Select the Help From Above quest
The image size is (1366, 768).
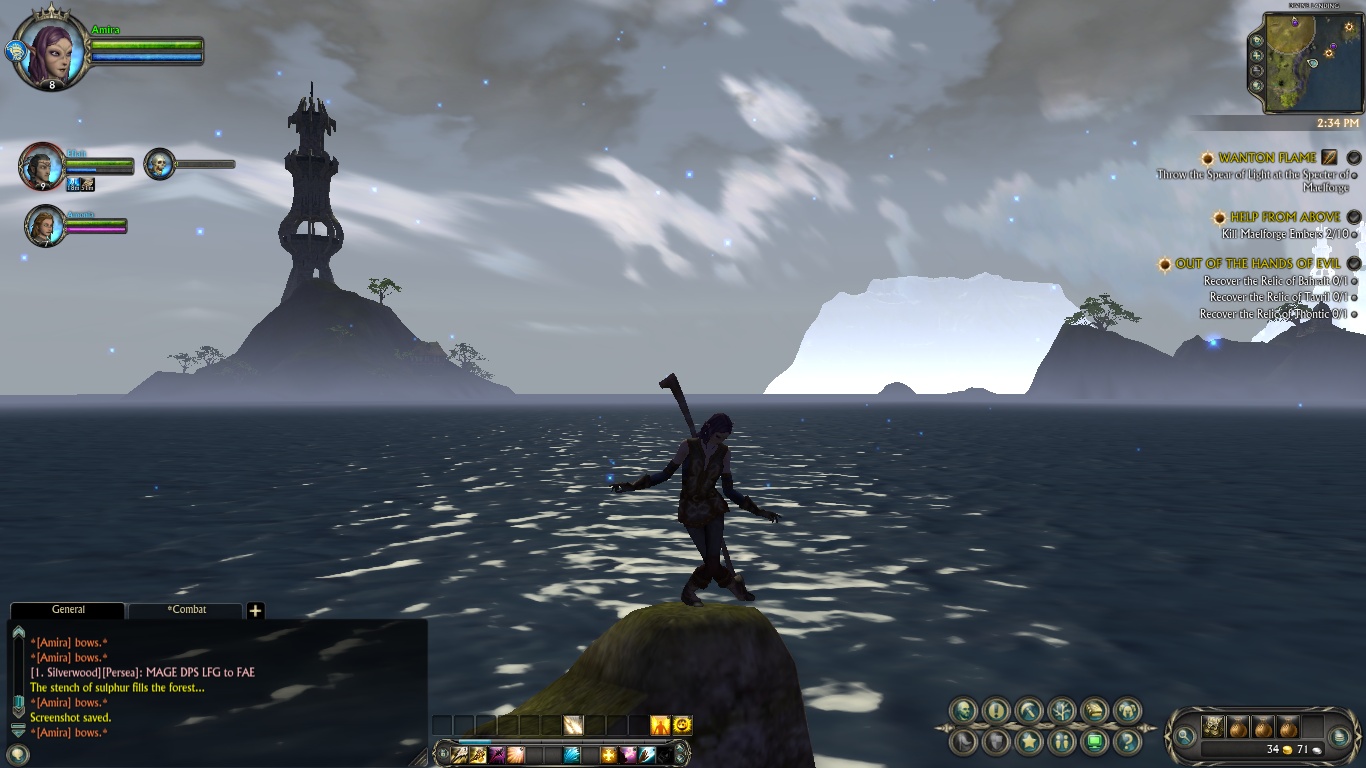(x=1285, y=217)
